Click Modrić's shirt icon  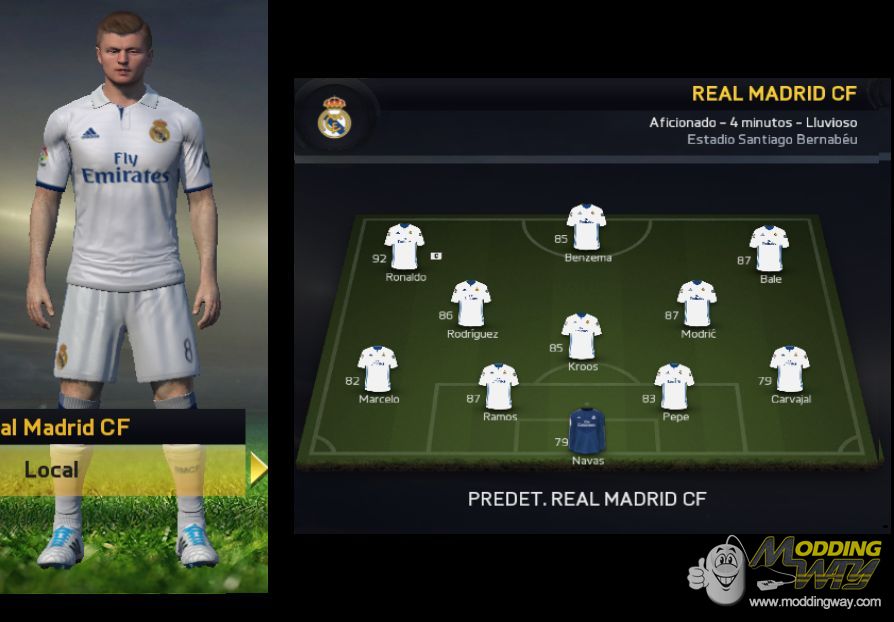coord(696,304)
